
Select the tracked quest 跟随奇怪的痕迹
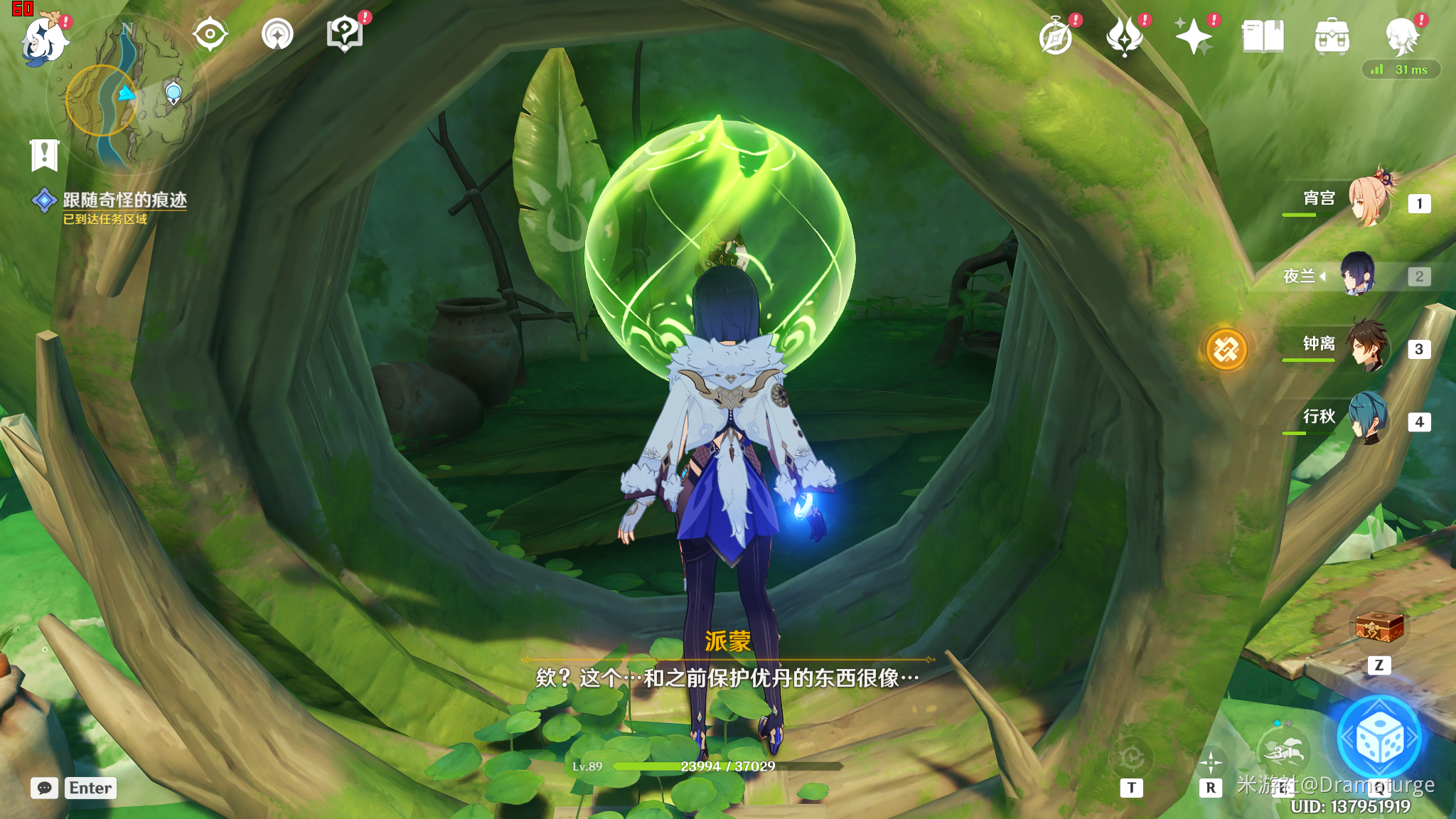[x=124, y=200]
